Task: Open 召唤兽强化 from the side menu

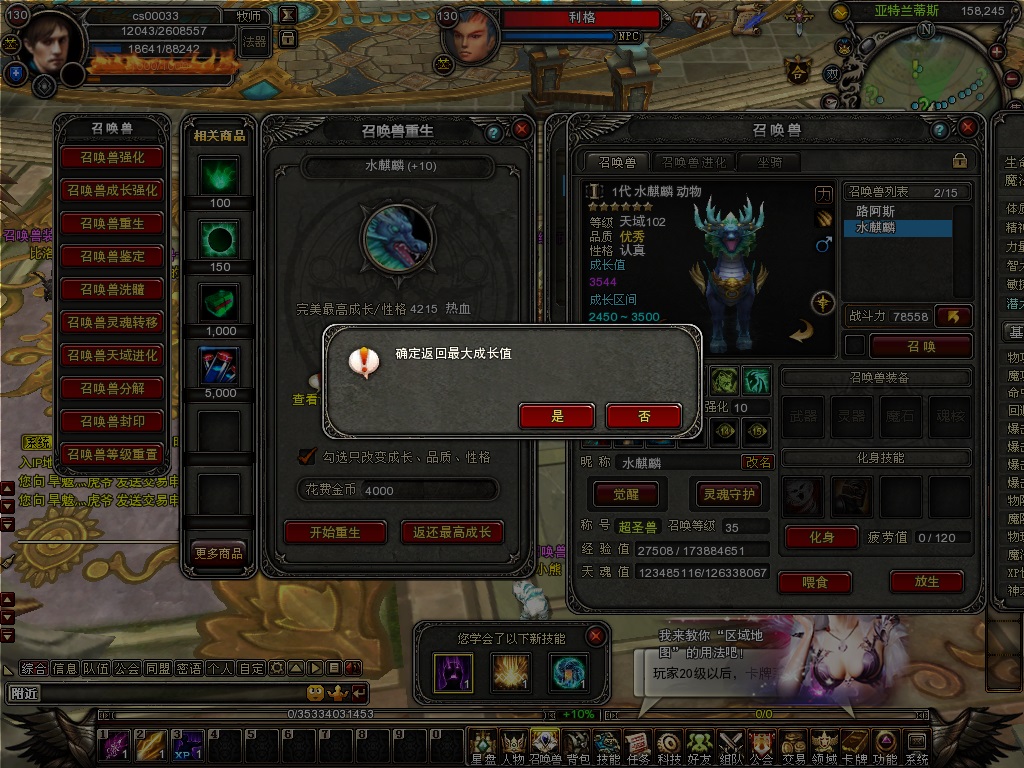Action: 112,158
